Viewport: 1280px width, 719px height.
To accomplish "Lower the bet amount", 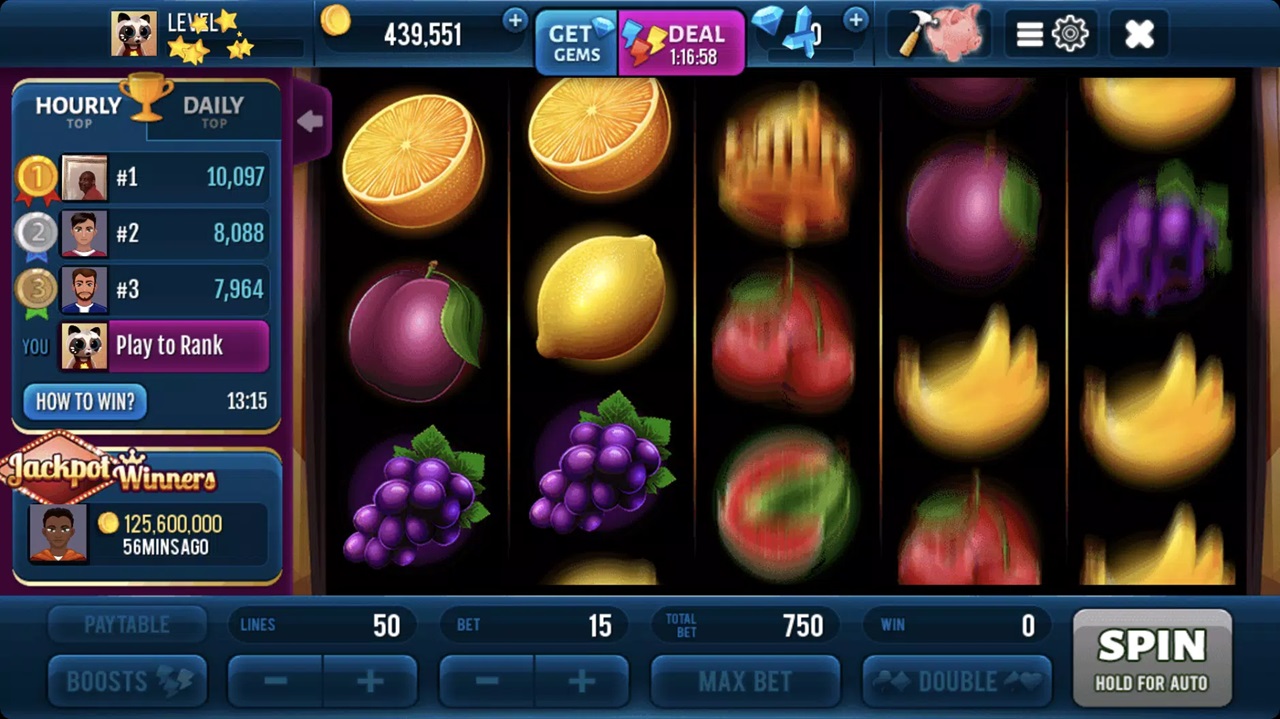I will click(x=488, y=682).
